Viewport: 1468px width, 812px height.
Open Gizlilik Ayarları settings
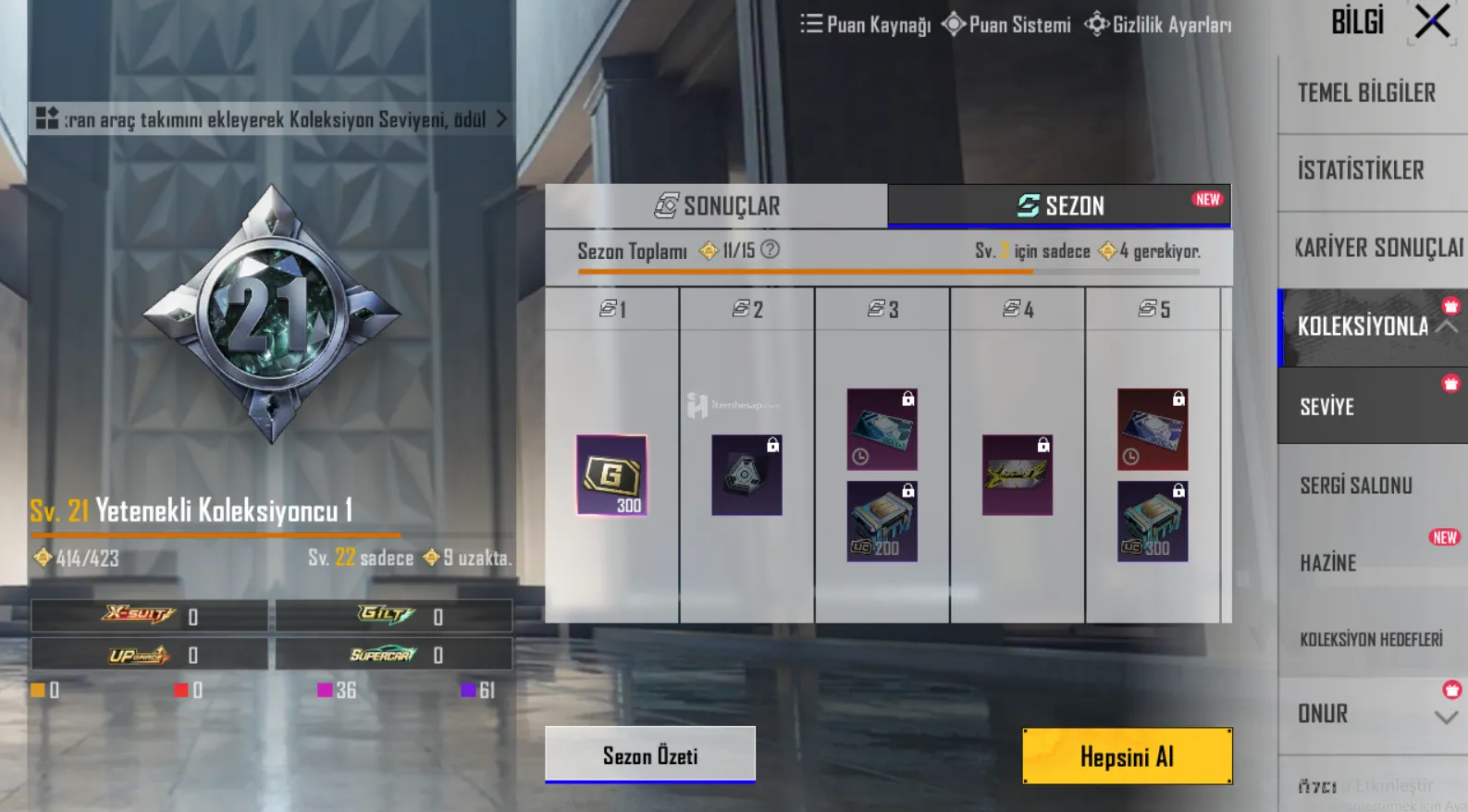1158,25
